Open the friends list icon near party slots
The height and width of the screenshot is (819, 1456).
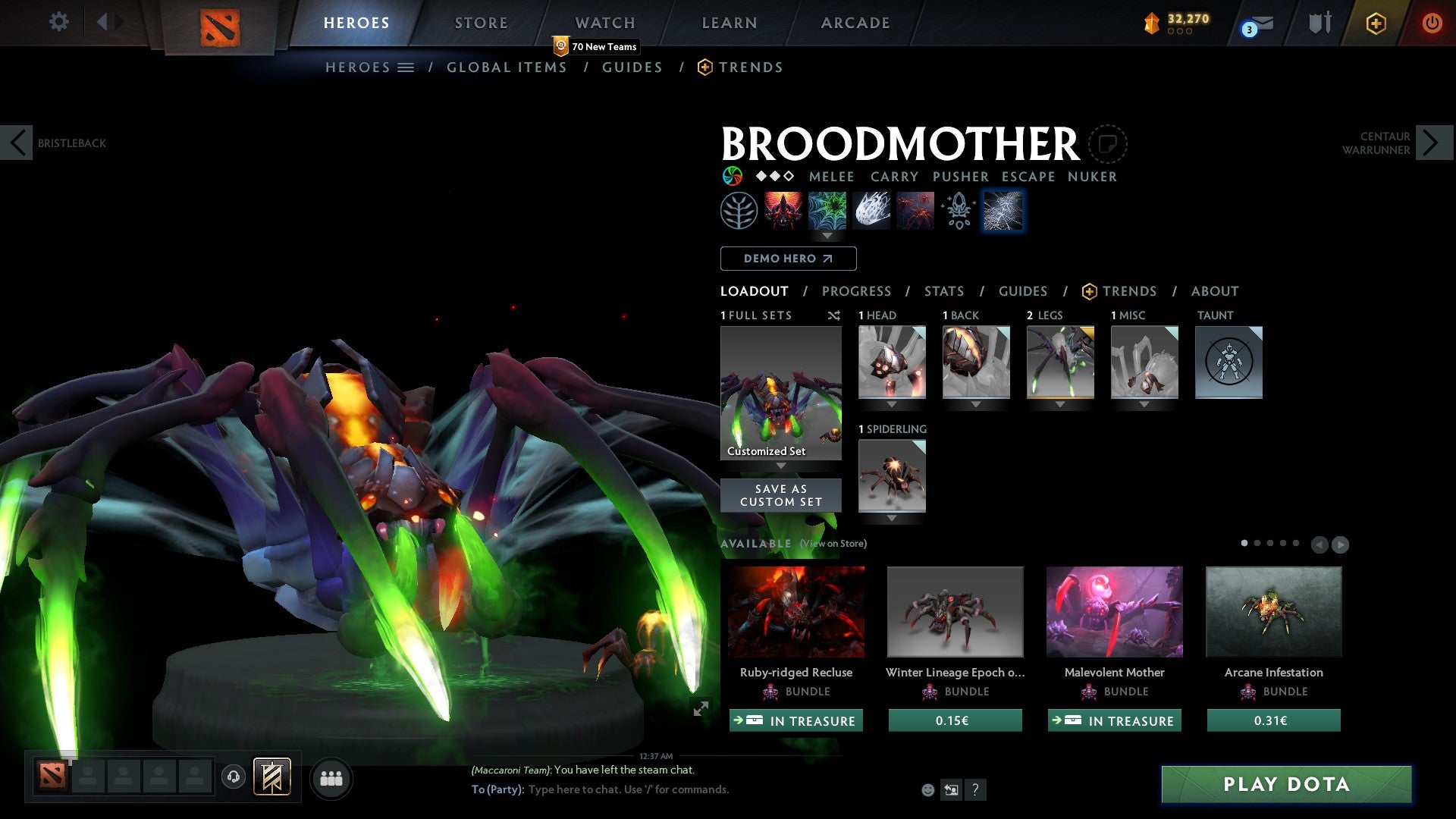pyautogui.click(x=331, y=778)
